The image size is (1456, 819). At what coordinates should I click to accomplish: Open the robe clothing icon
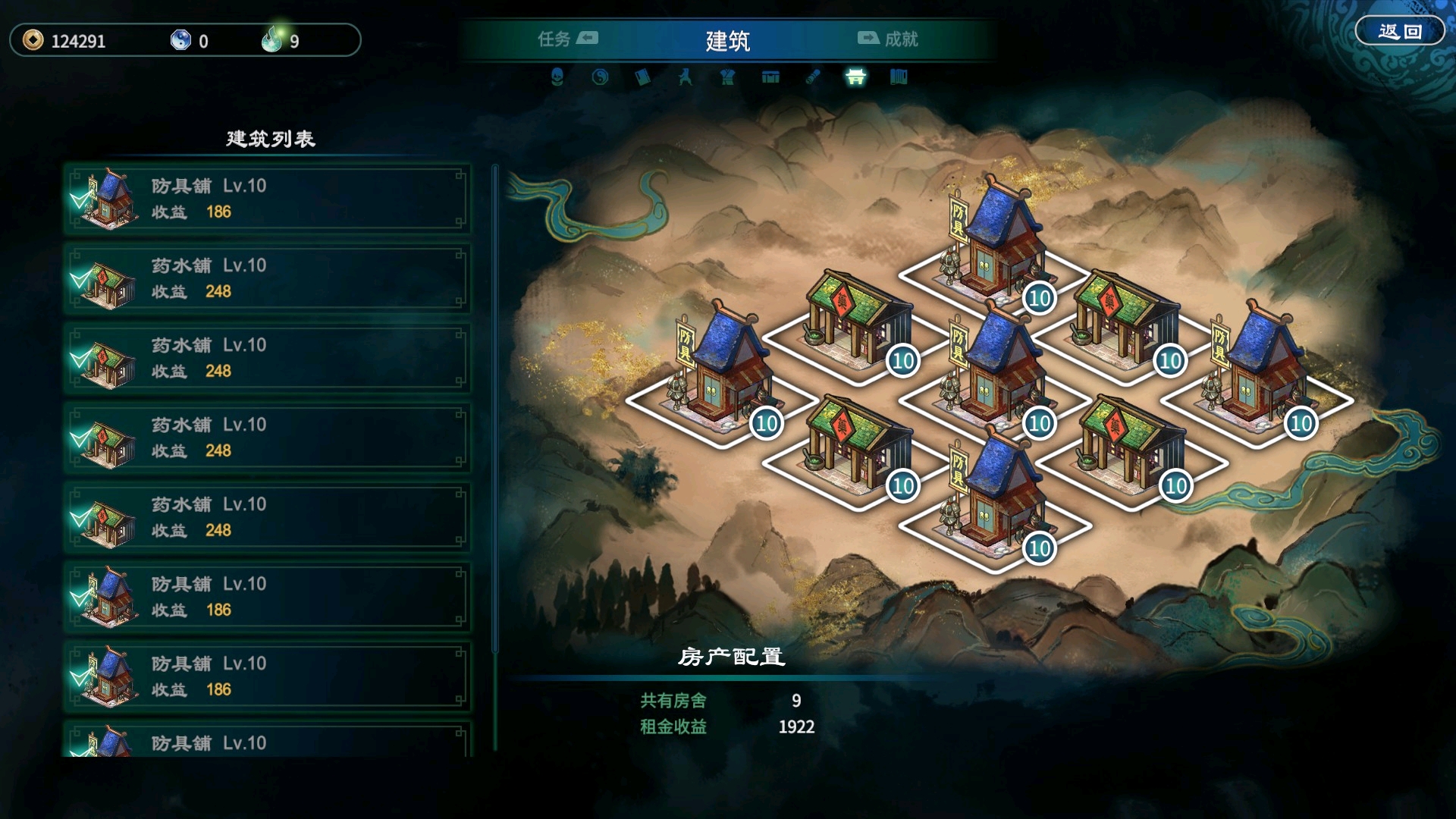coord(728,77)
